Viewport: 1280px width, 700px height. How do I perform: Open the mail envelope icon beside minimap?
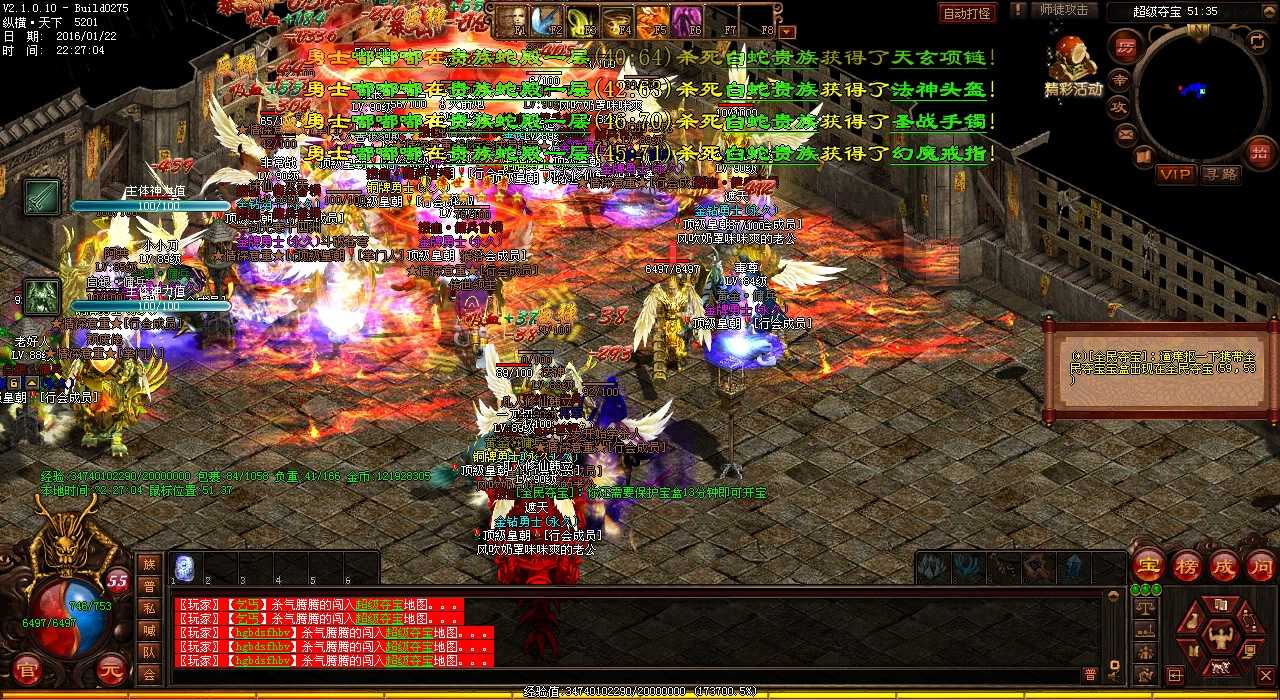(1127, 133)
